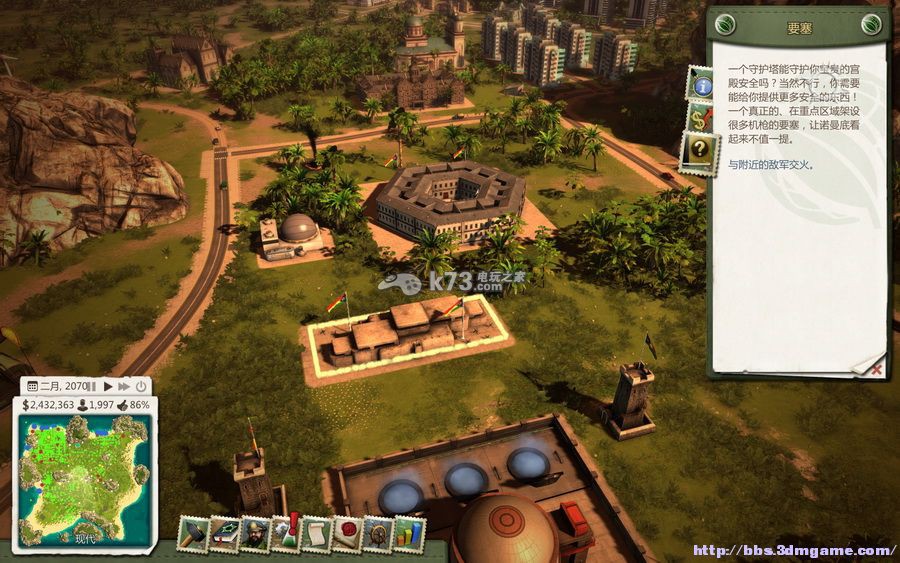Open the red wax seal stamp
This screenshot has width=900, height=563.
coord(347,535)
